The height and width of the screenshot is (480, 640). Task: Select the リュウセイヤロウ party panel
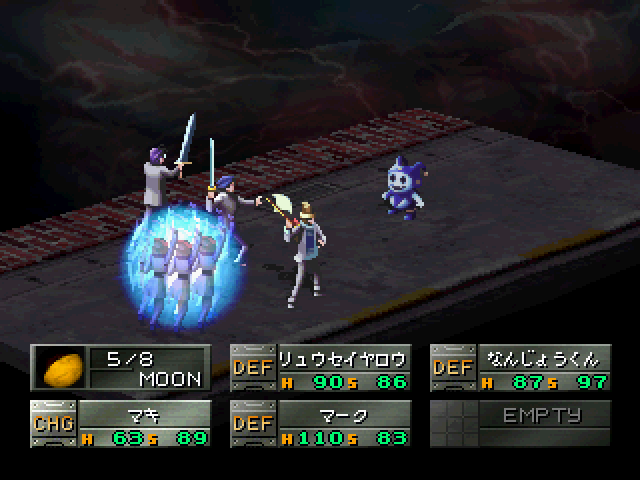(x=320, y=368)
